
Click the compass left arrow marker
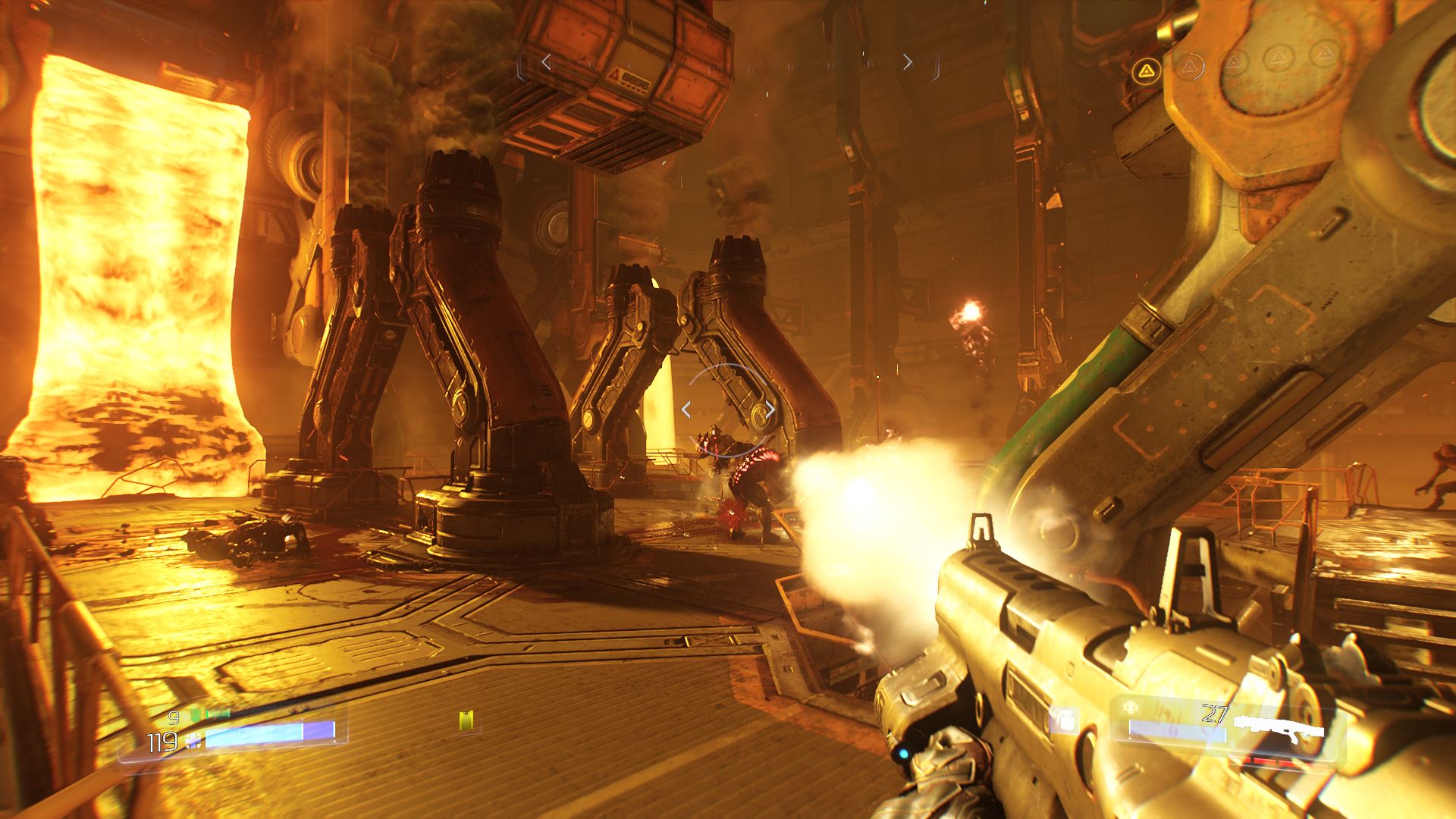click(546, 62)
